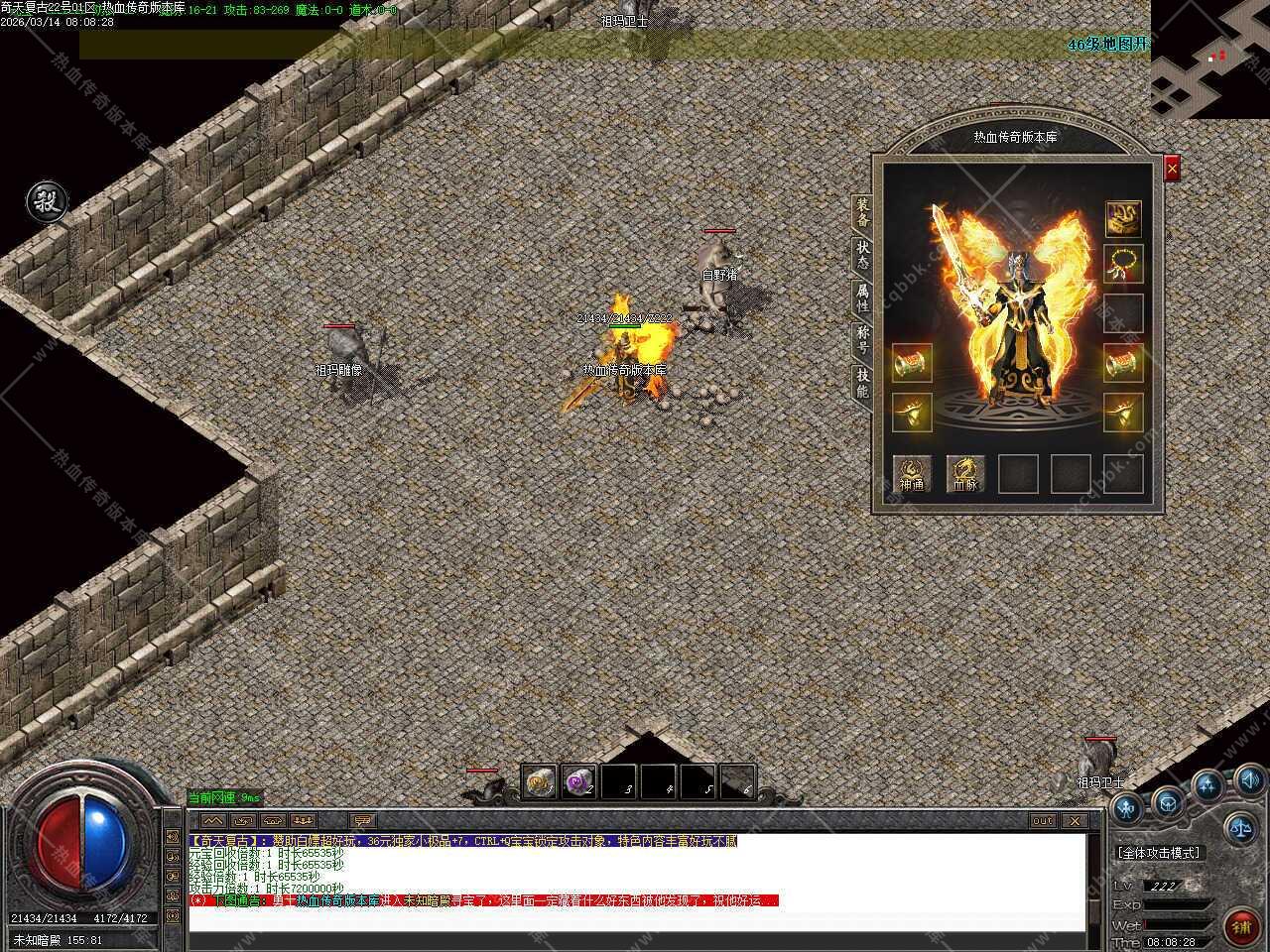Select the 称号 title tab
Screen dimensions: 1270x952
(862, 339)
